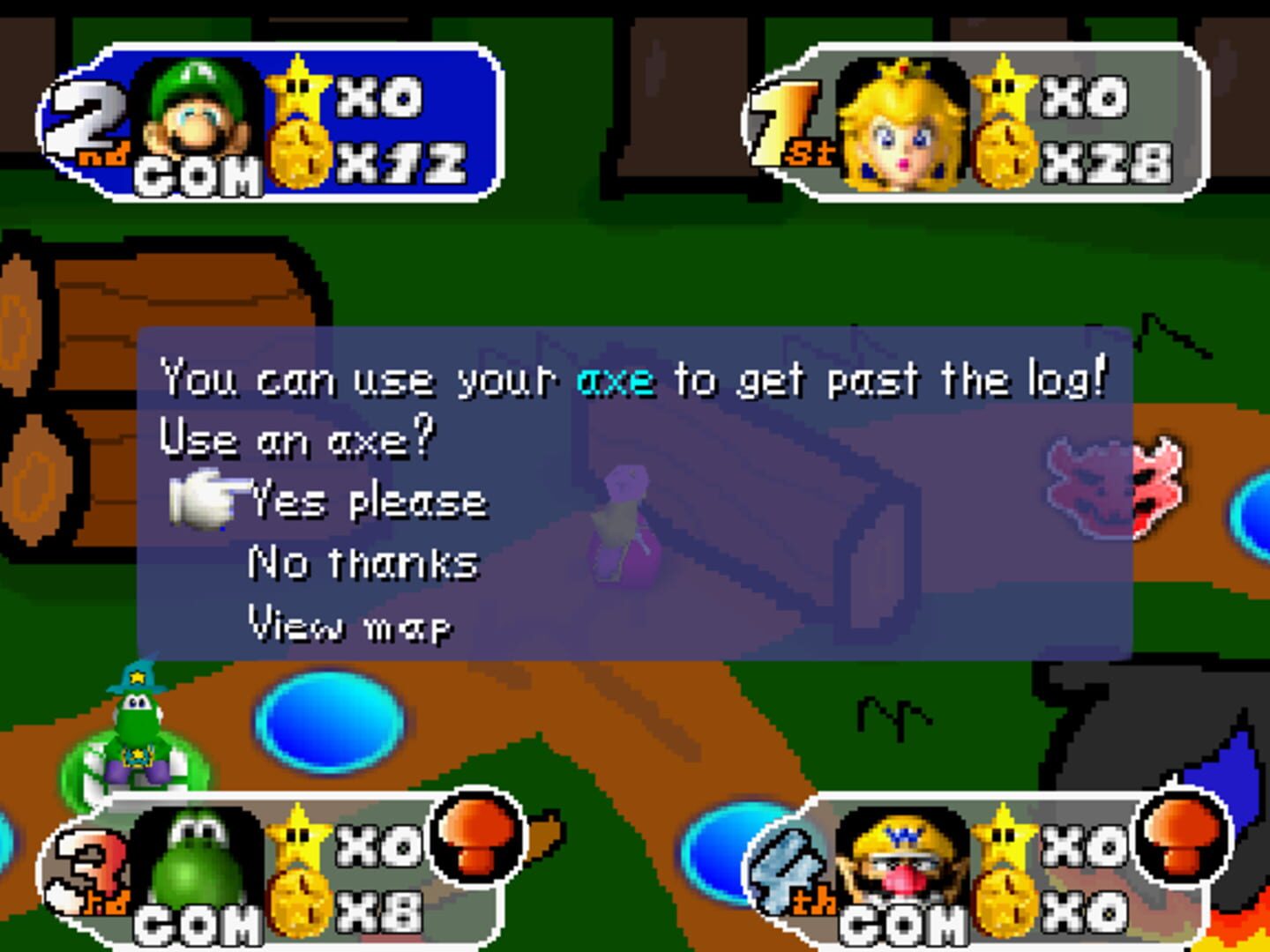The height and width of the screenshot is (952, 1270).
Task: Select the Yes please option
Action: (369, 501)
